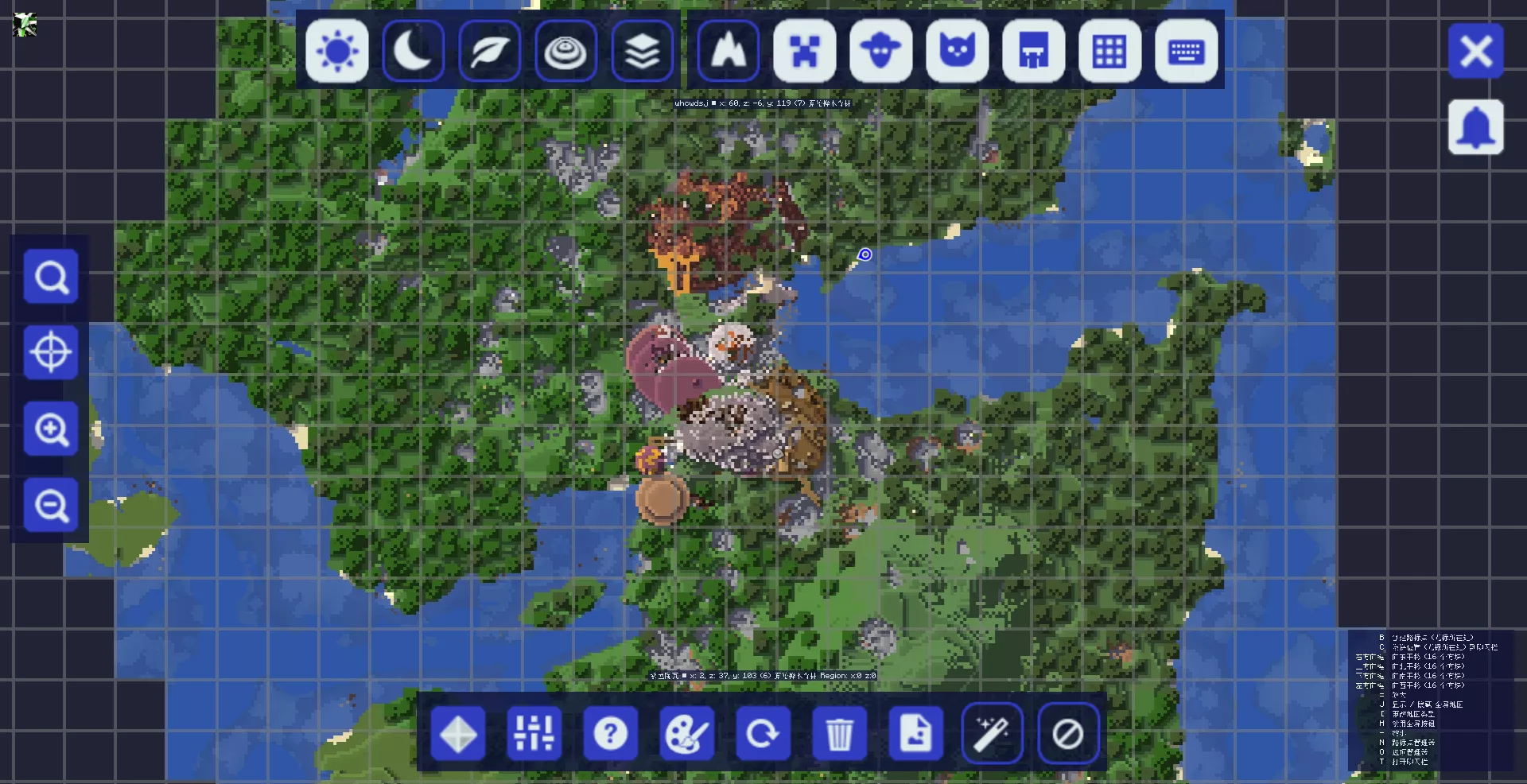Toggle the grid lines button
Image resolution: width=1527 pixels, height=784 pixels.
(x=1110, y=52)
